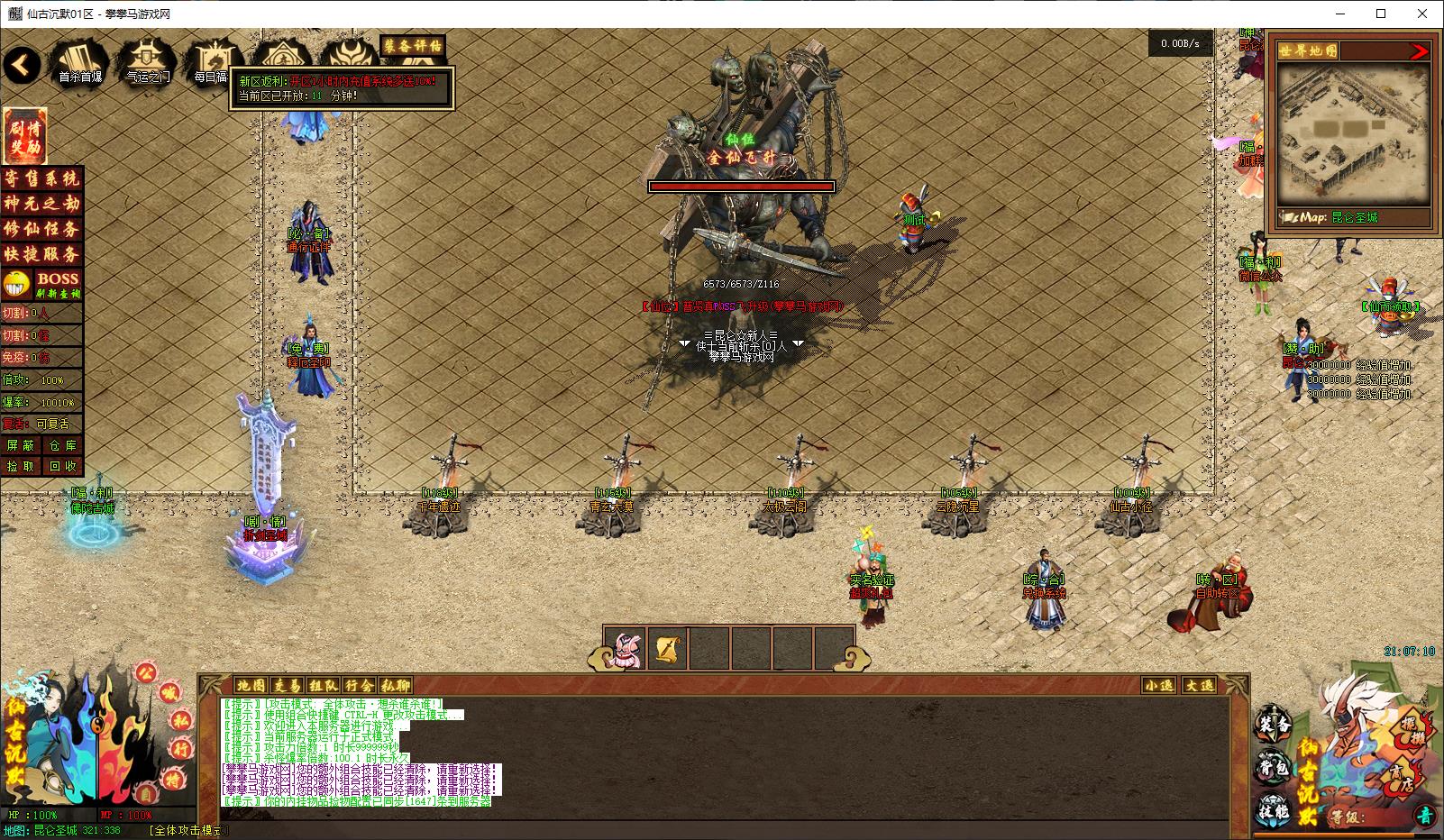Open the 快捷服务 quick service menu

(x=41, y=254)
